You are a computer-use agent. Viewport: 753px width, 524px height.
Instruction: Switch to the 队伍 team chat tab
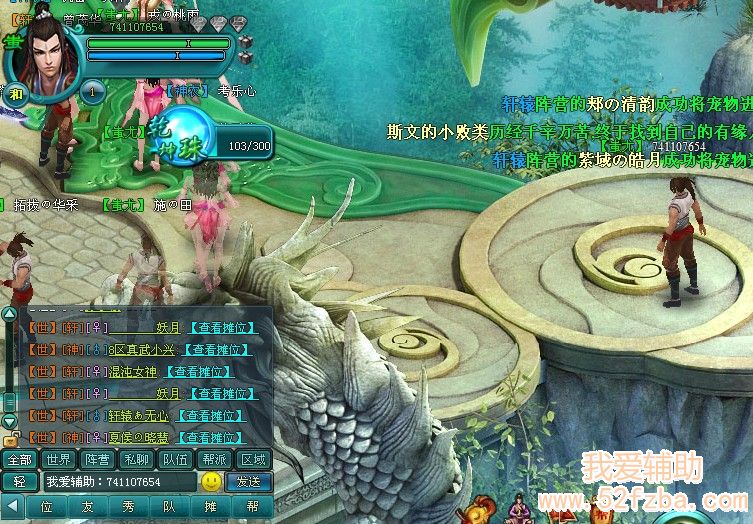pos(175,460)
